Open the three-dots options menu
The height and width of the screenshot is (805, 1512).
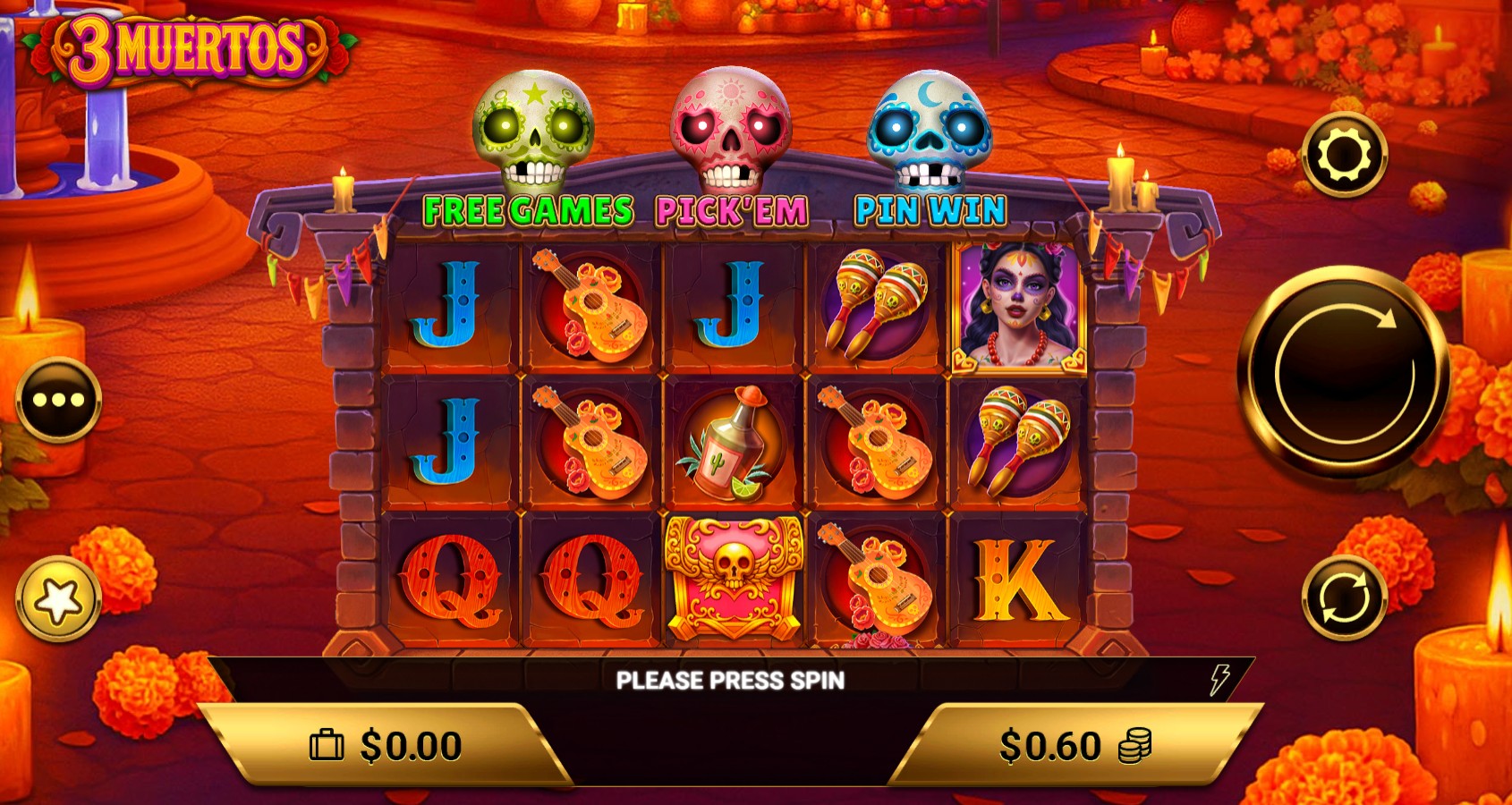click(x=56, y=400)
